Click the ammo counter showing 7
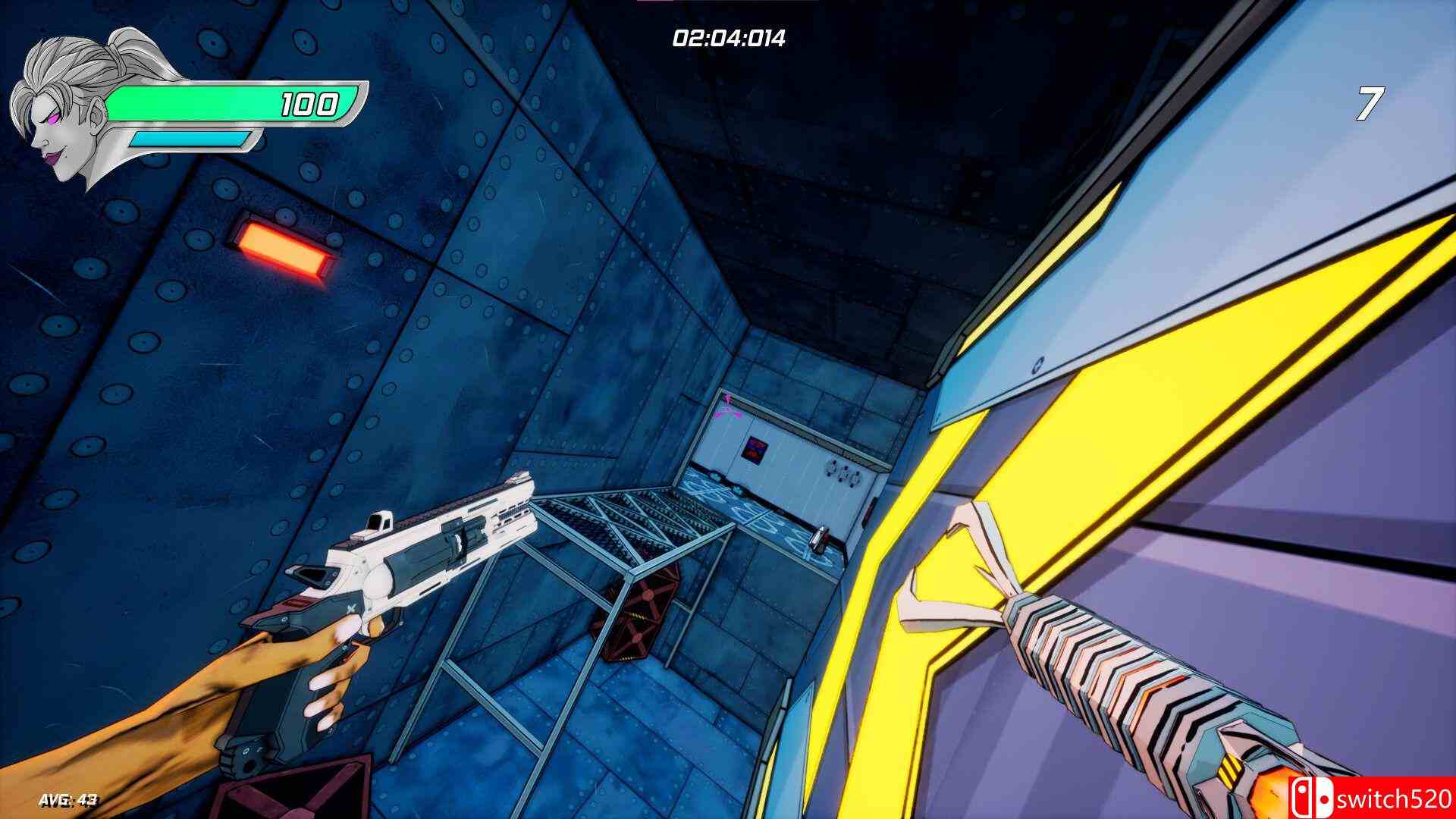 (x=1369, y=102)
